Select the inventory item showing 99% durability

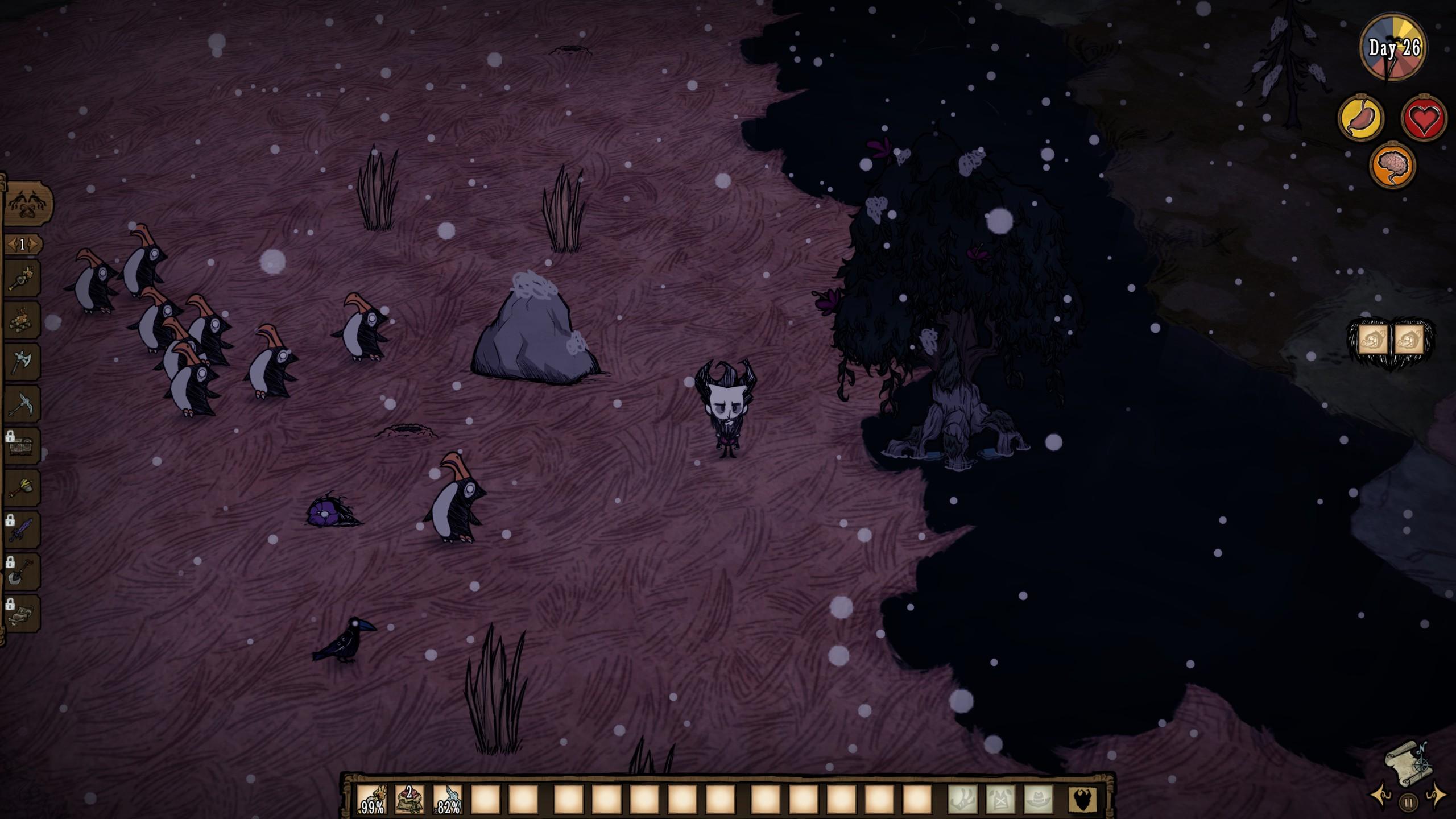click(372, 800)
